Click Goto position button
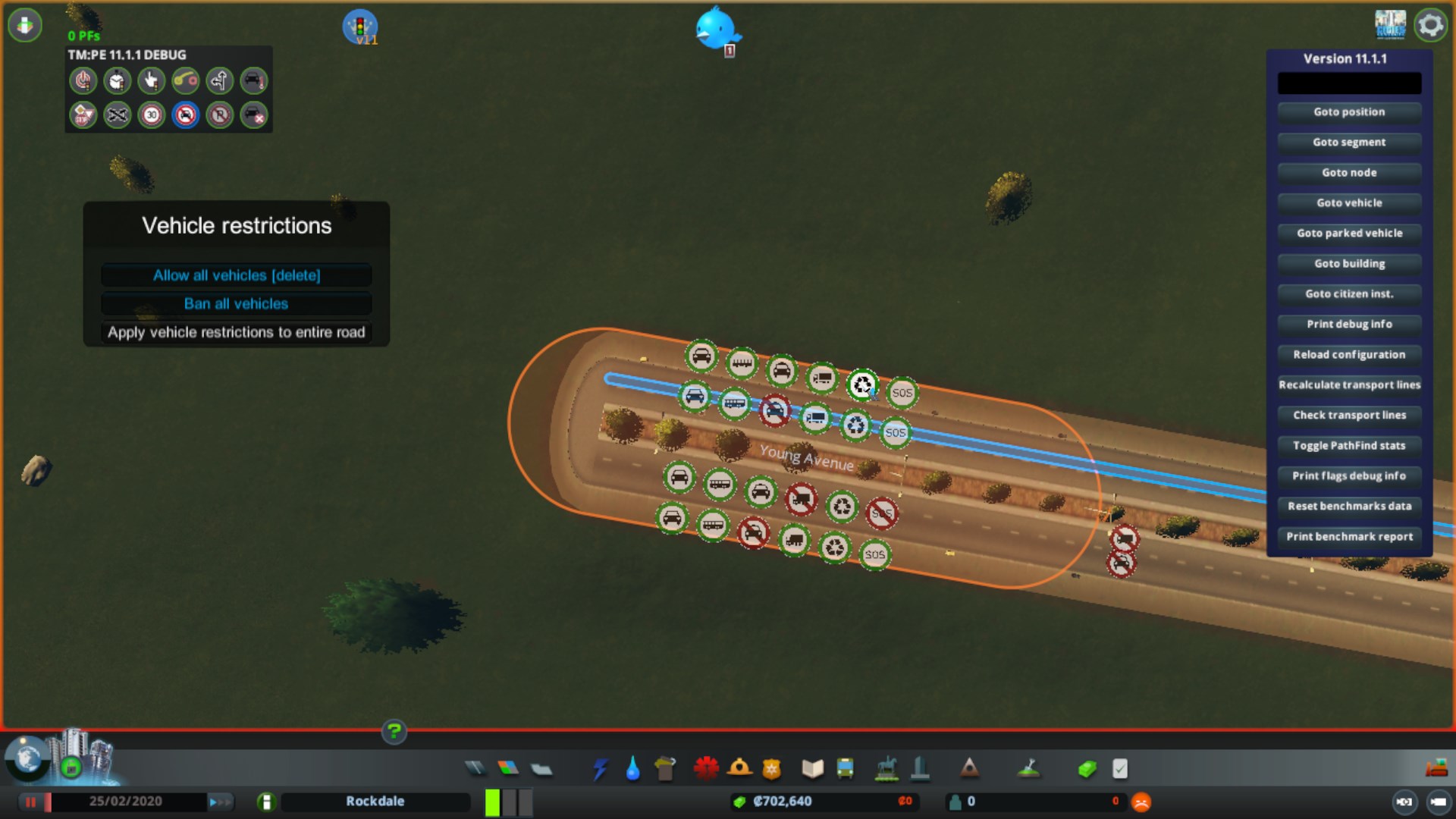 [1349, 112]
